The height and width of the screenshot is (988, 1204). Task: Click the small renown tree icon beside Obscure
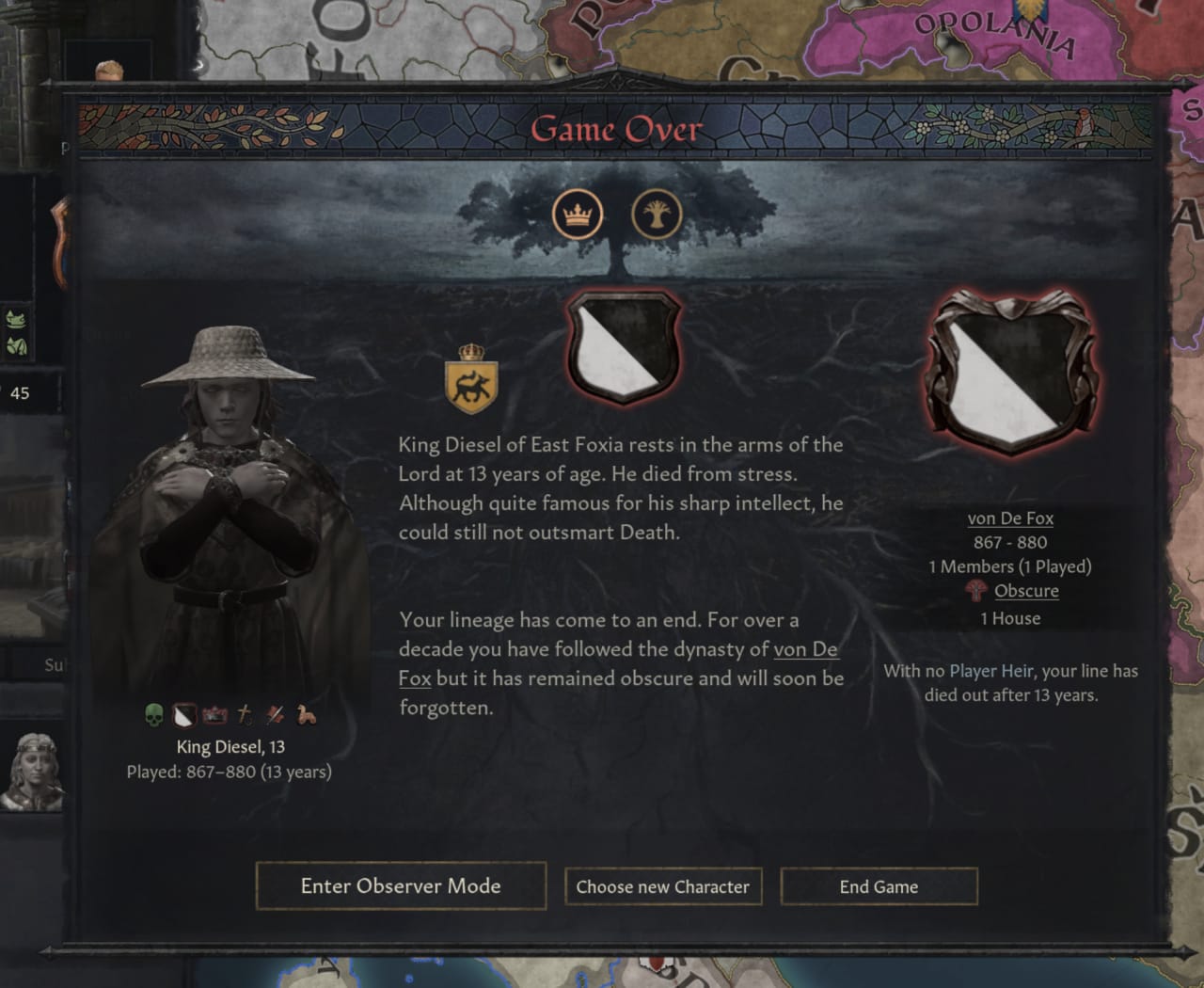click(975, 591)
